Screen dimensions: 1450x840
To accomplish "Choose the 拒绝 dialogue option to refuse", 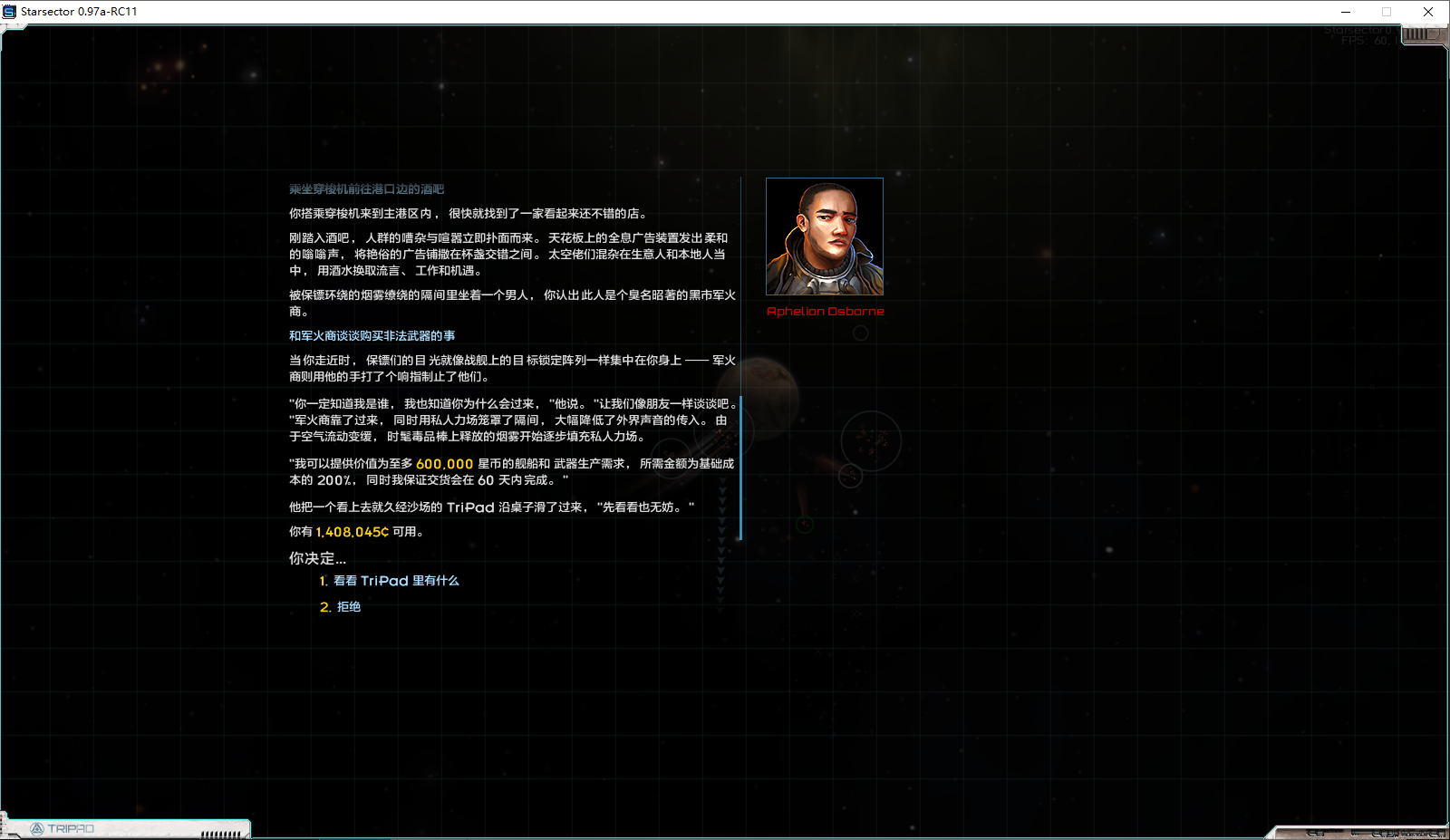I will [350, 607].
